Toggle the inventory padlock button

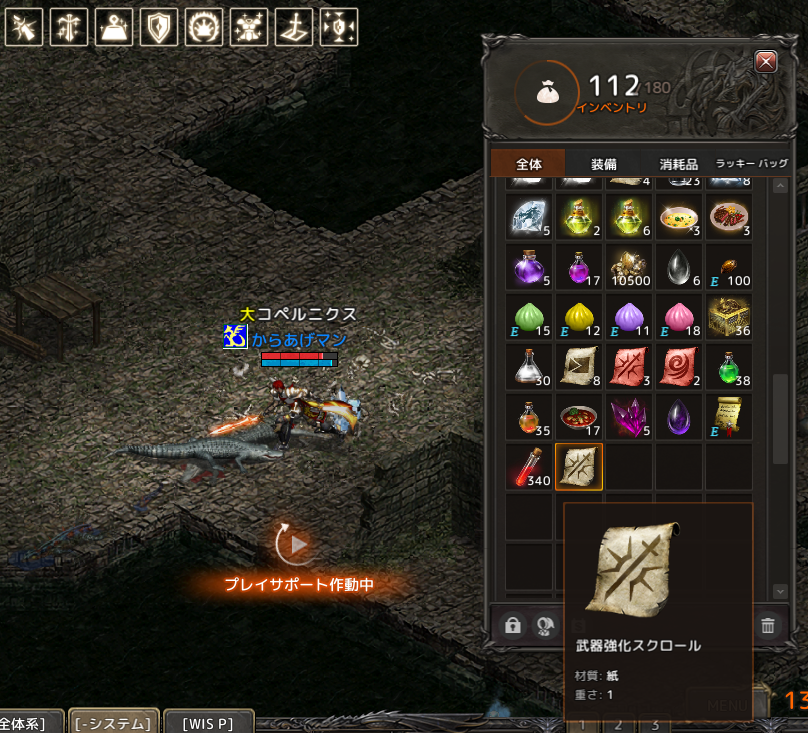[513, 626]
